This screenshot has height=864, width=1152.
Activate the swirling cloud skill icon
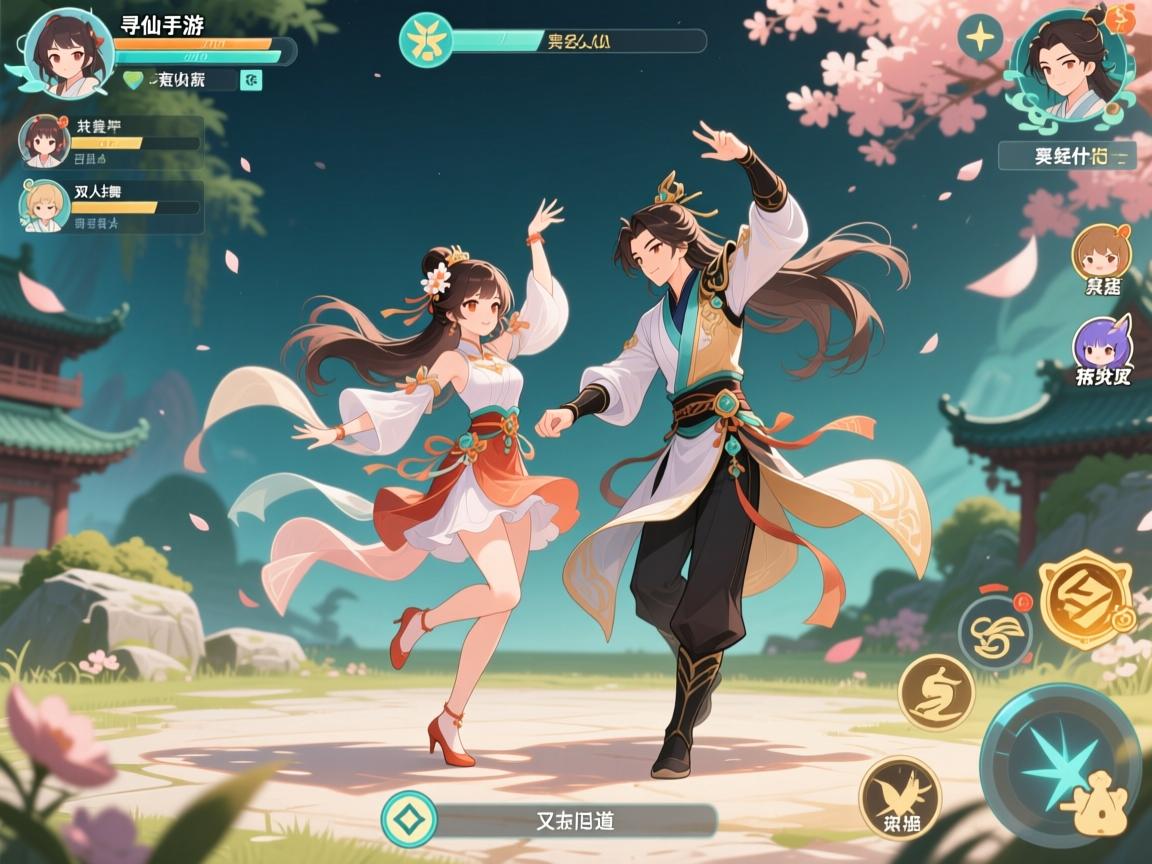pyautogui.click(x=995, y=632)
